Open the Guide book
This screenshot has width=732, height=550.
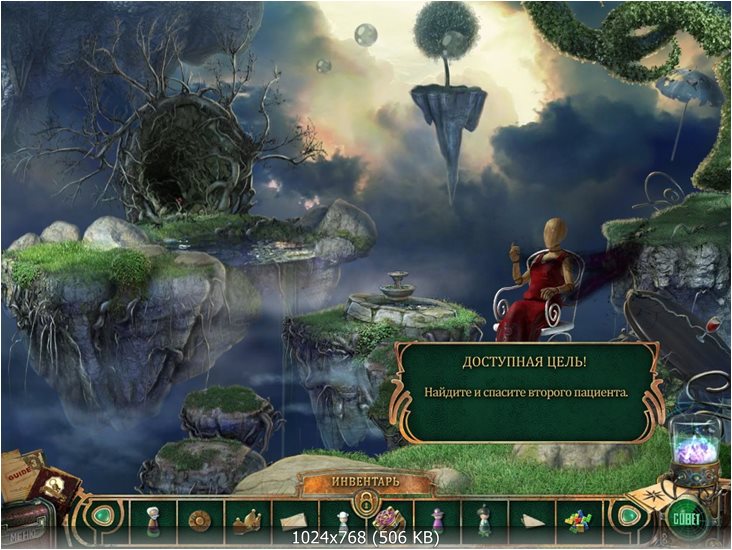click(22, 470)
